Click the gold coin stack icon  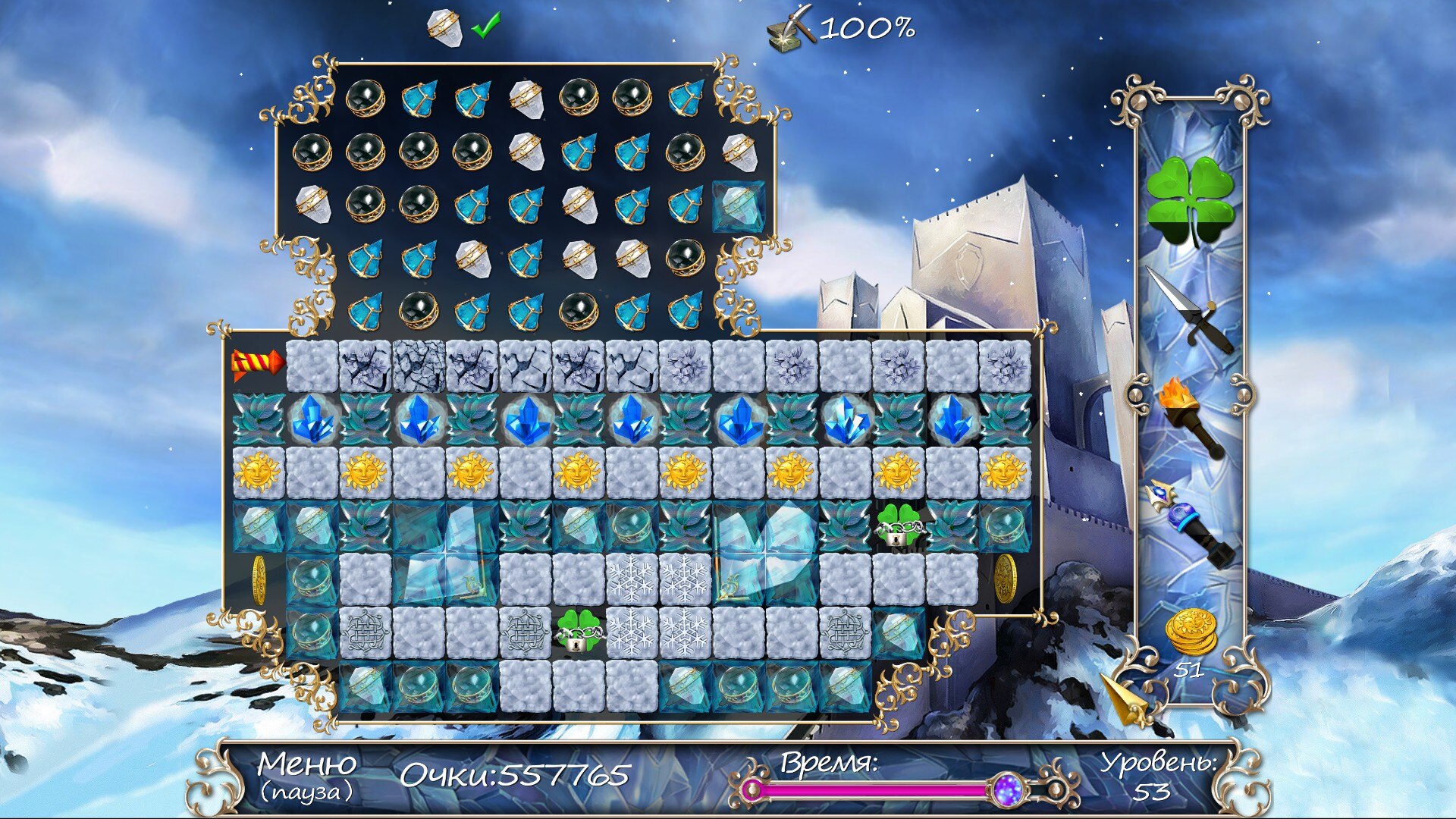pyautogui.click(x=1191, y=632)
